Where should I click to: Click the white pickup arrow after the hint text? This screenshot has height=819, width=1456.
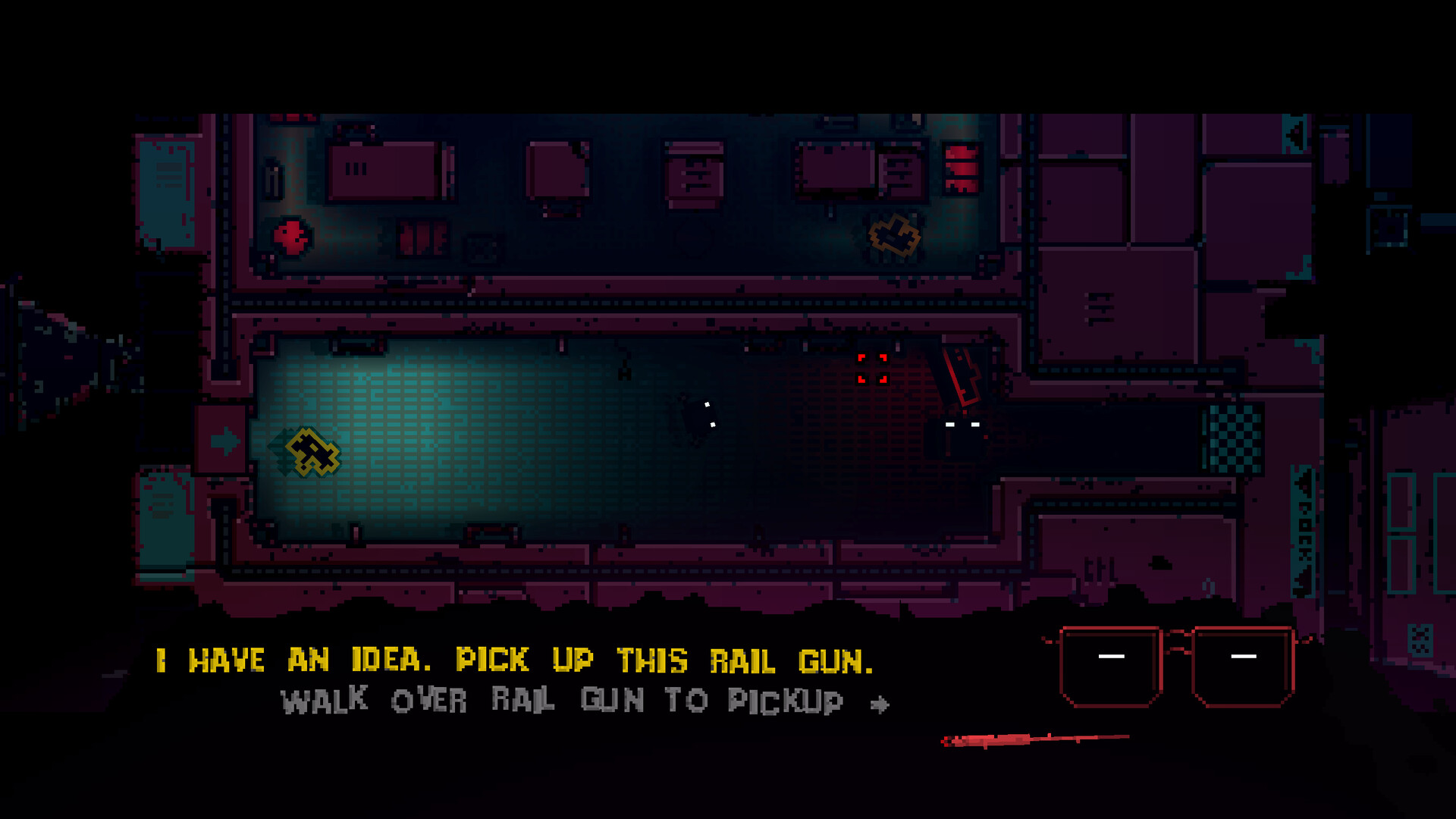click(880, 703)
